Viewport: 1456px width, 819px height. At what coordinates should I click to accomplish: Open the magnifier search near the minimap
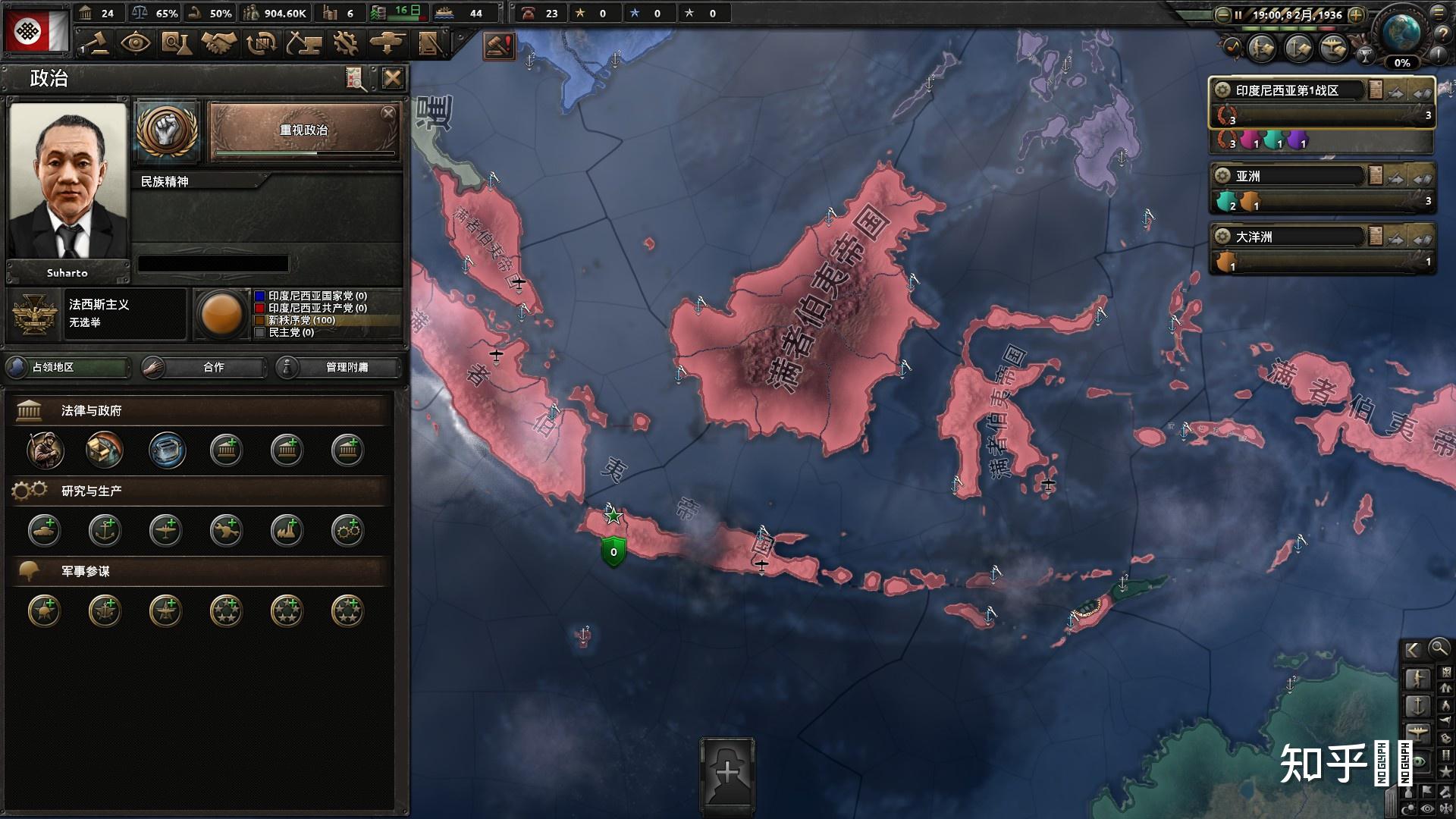point(1439,648)
